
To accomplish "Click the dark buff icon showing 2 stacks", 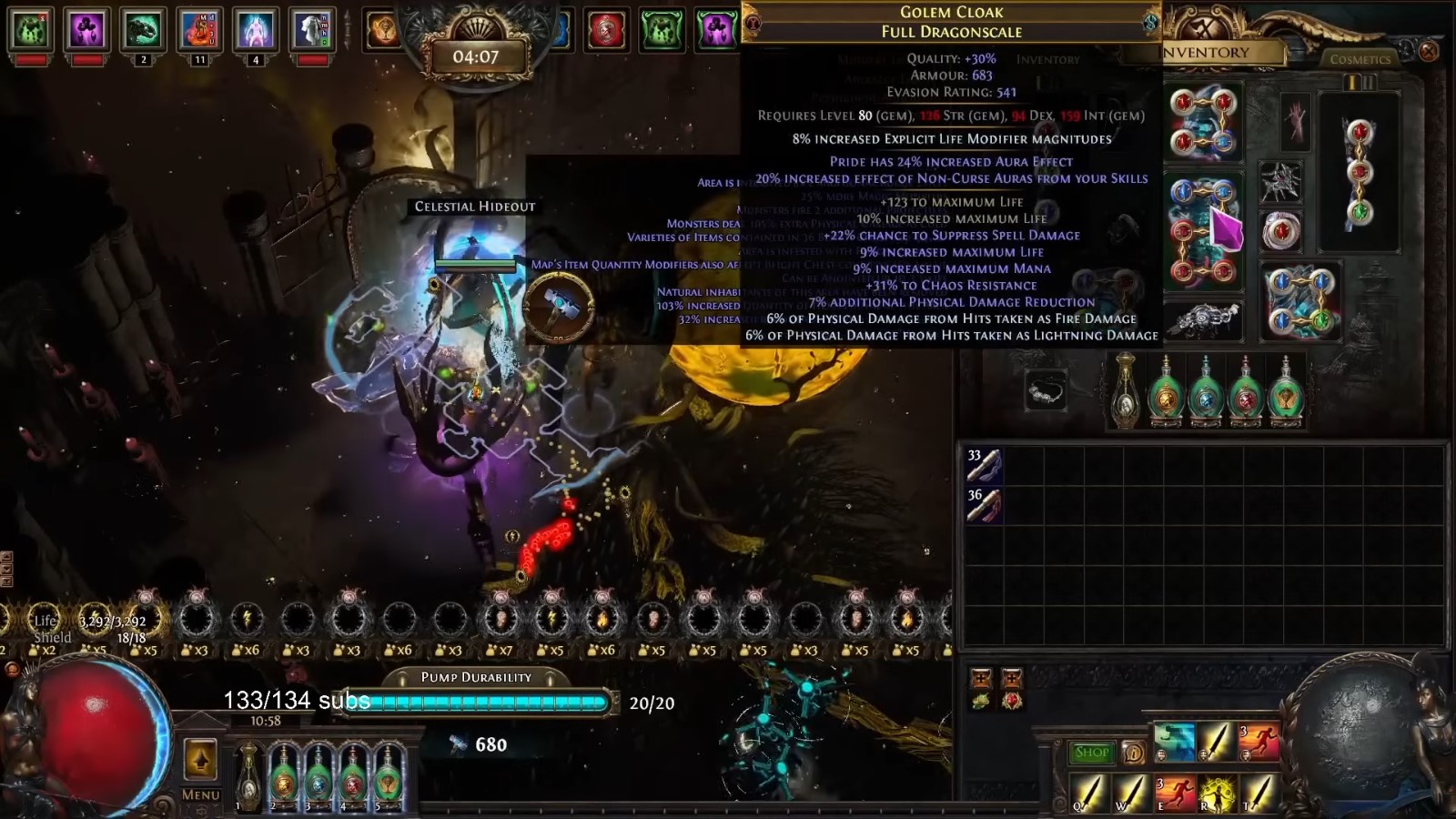I will coord(143,29).
